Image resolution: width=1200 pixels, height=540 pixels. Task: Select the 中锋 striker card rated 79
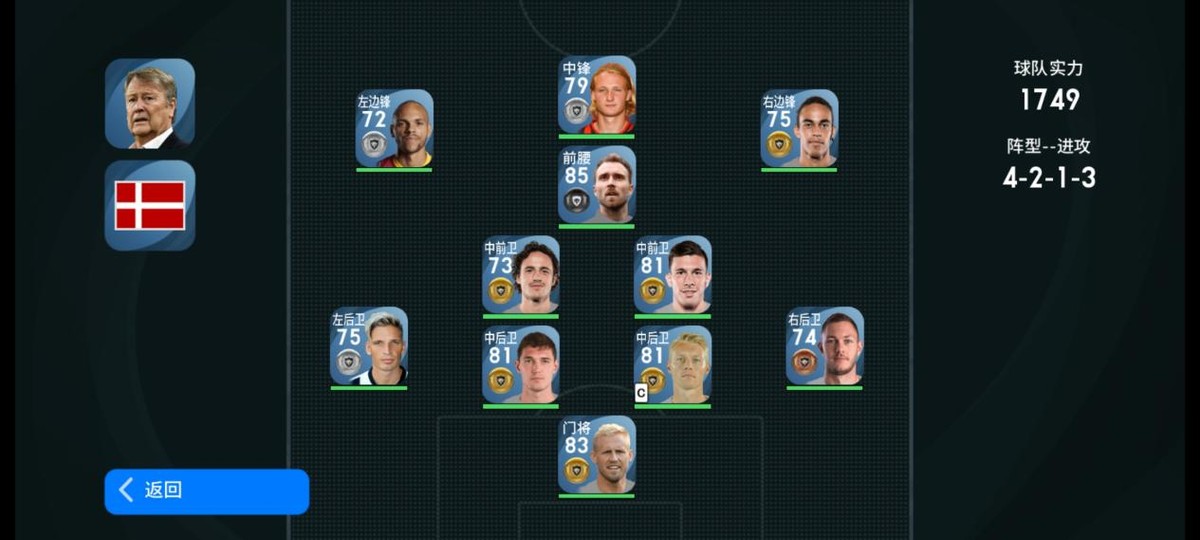pyautogui.click(x=597, y=95)
